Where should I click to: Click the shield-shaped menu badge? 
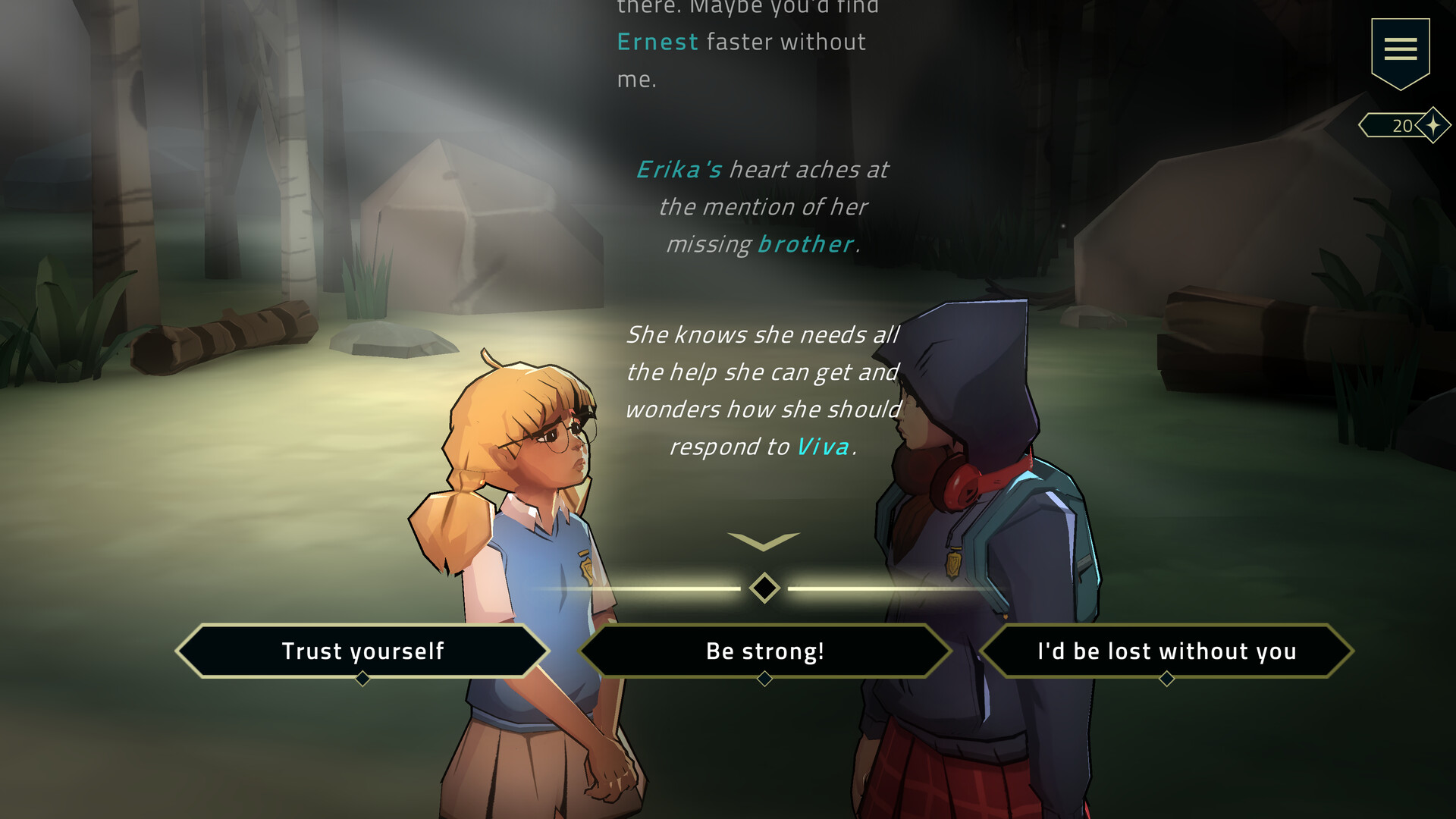pos(1401,53)
